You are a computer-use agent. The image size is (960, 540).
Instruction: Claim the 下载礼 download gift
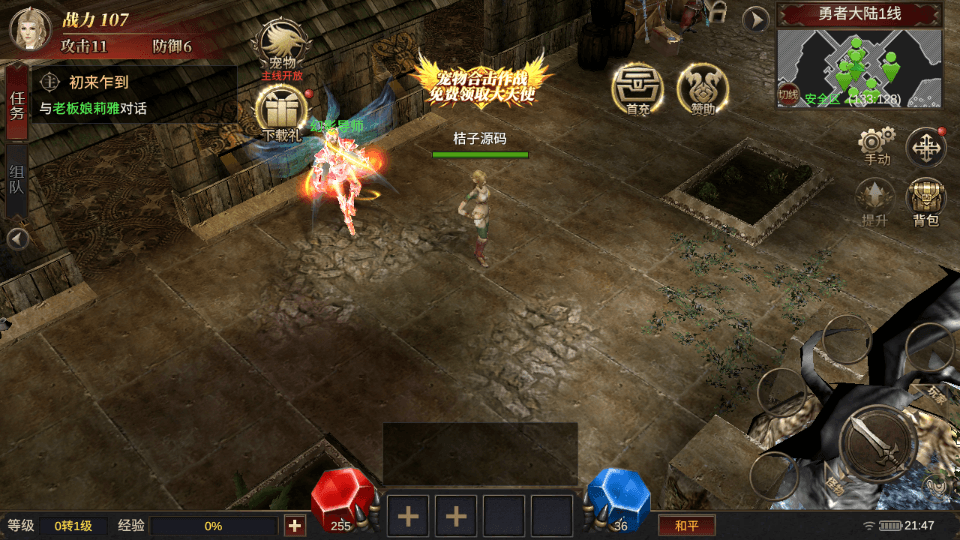281,111
